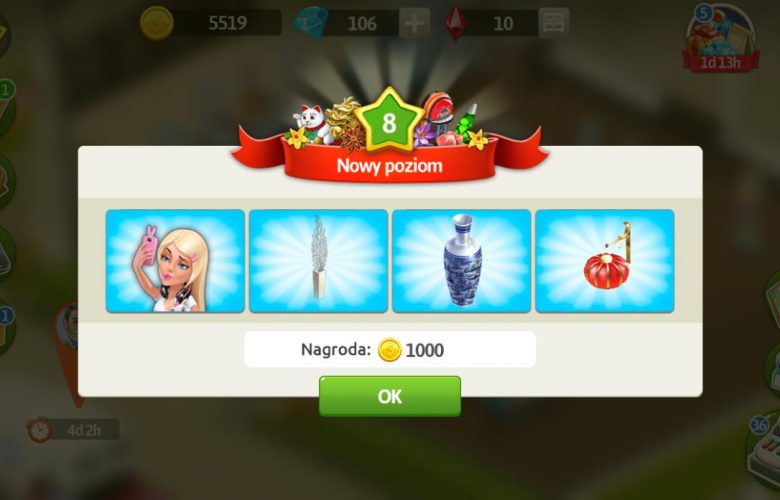Open the timed event offer showing 1d 13h
This screenshot has width=780, height=500.
pyautogui.click(x=720, y=40)
